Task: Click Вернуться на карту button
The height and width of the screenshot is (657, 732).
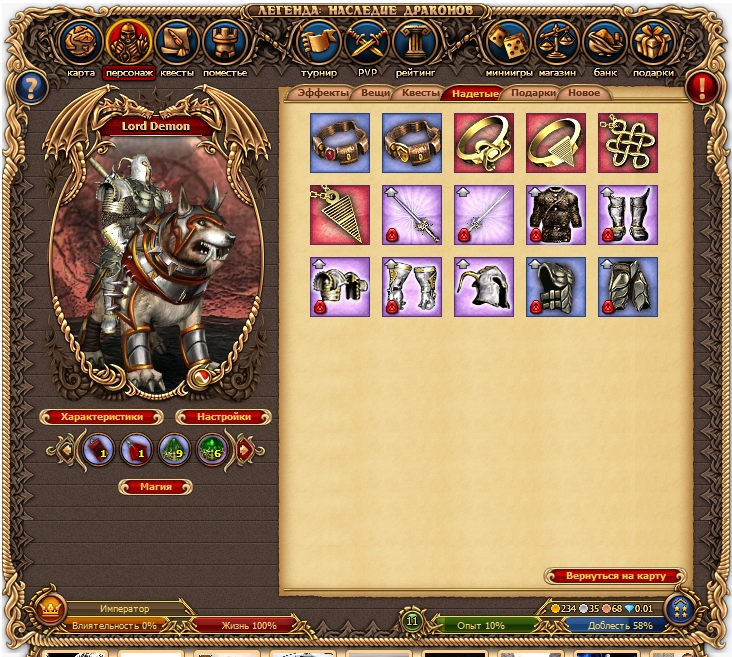Action: click(615, 576)
